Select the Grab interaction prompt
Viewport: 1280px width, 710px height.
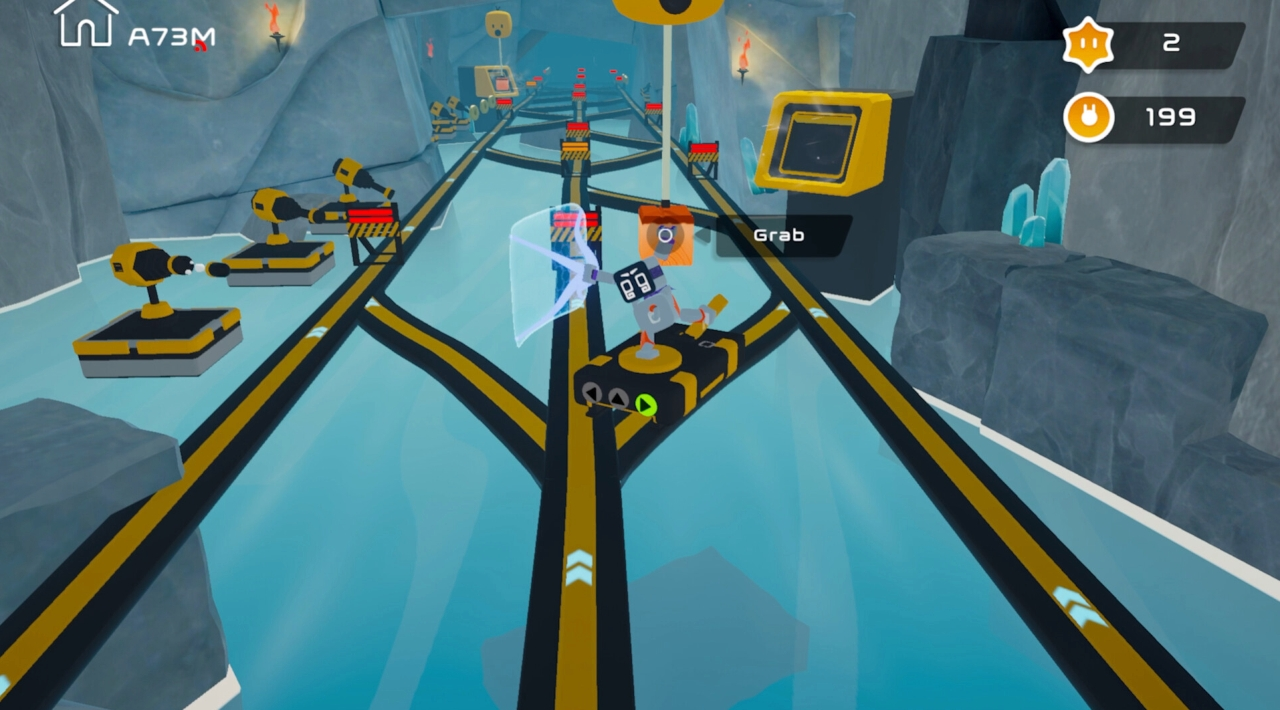pyautogui.click(x=779, y=236)
